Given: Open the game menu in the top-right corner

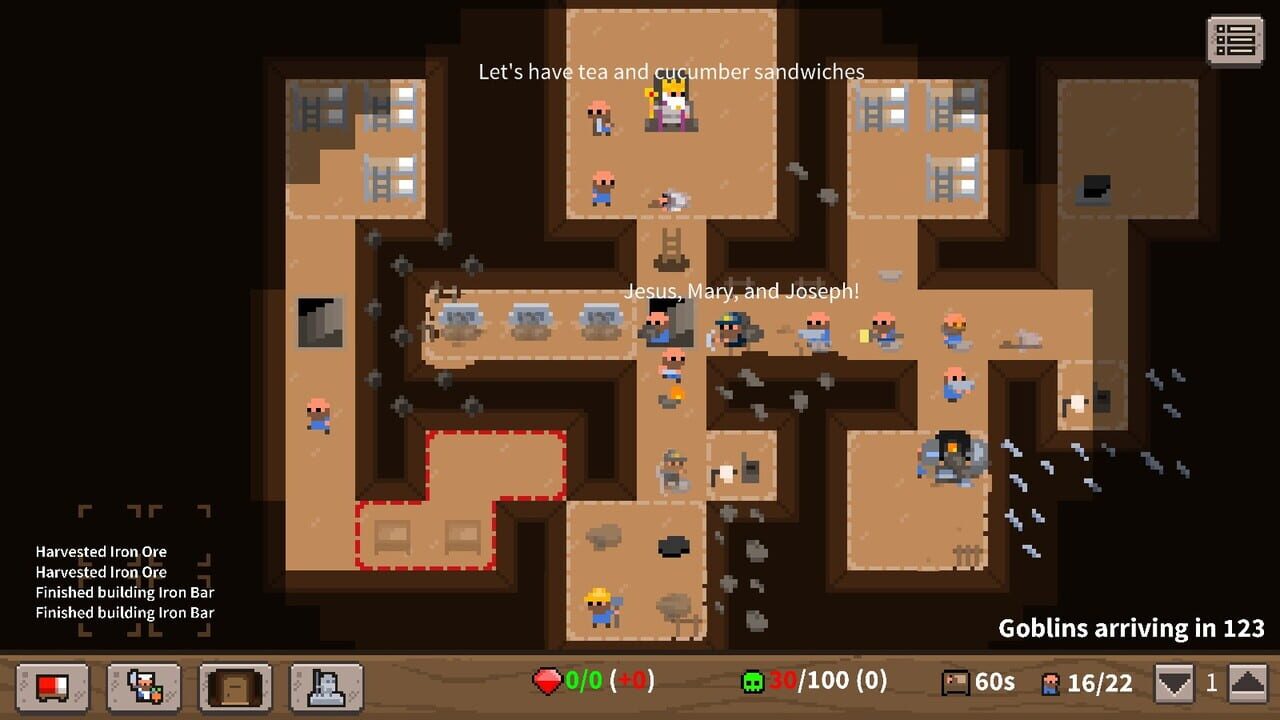Looking at the screenshot, I should pyautogui.click(x=1237, y=41).
